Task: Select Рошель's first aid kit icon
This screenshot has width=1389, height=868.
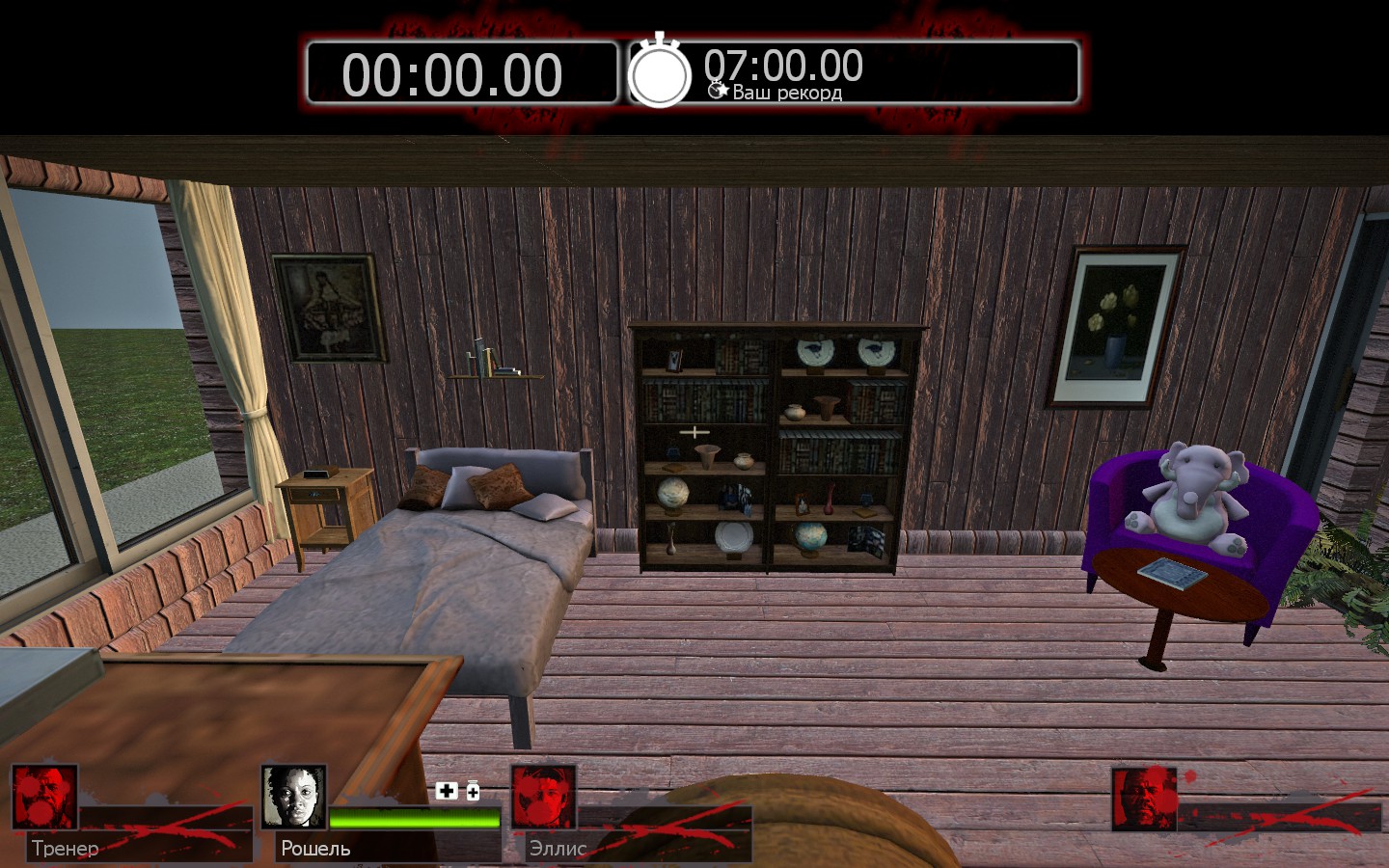Action: click(446, 791)
